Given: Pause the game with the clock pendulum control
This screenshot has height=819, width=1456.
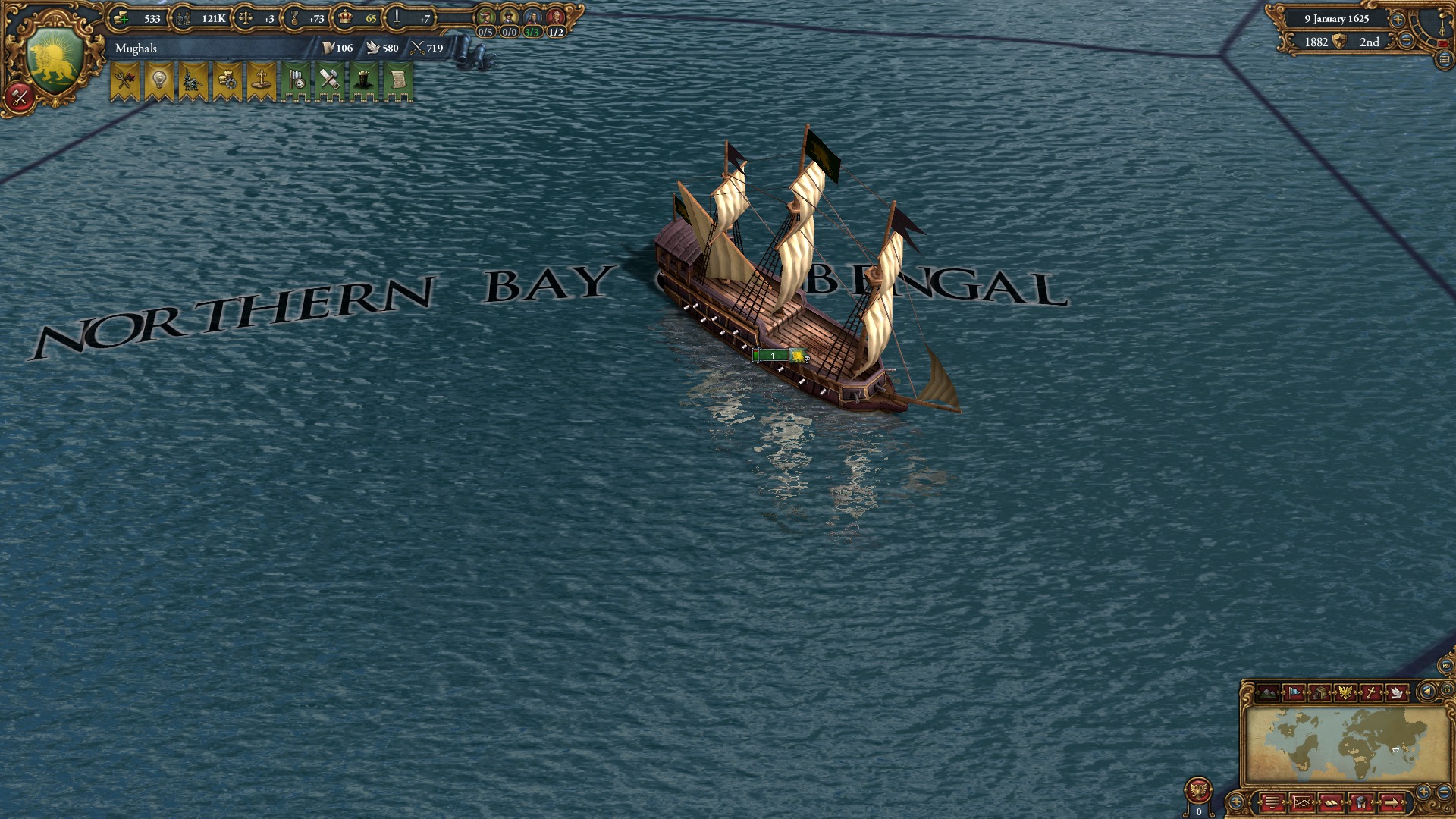Looking at the screenshot, I should coord(1442,24).
